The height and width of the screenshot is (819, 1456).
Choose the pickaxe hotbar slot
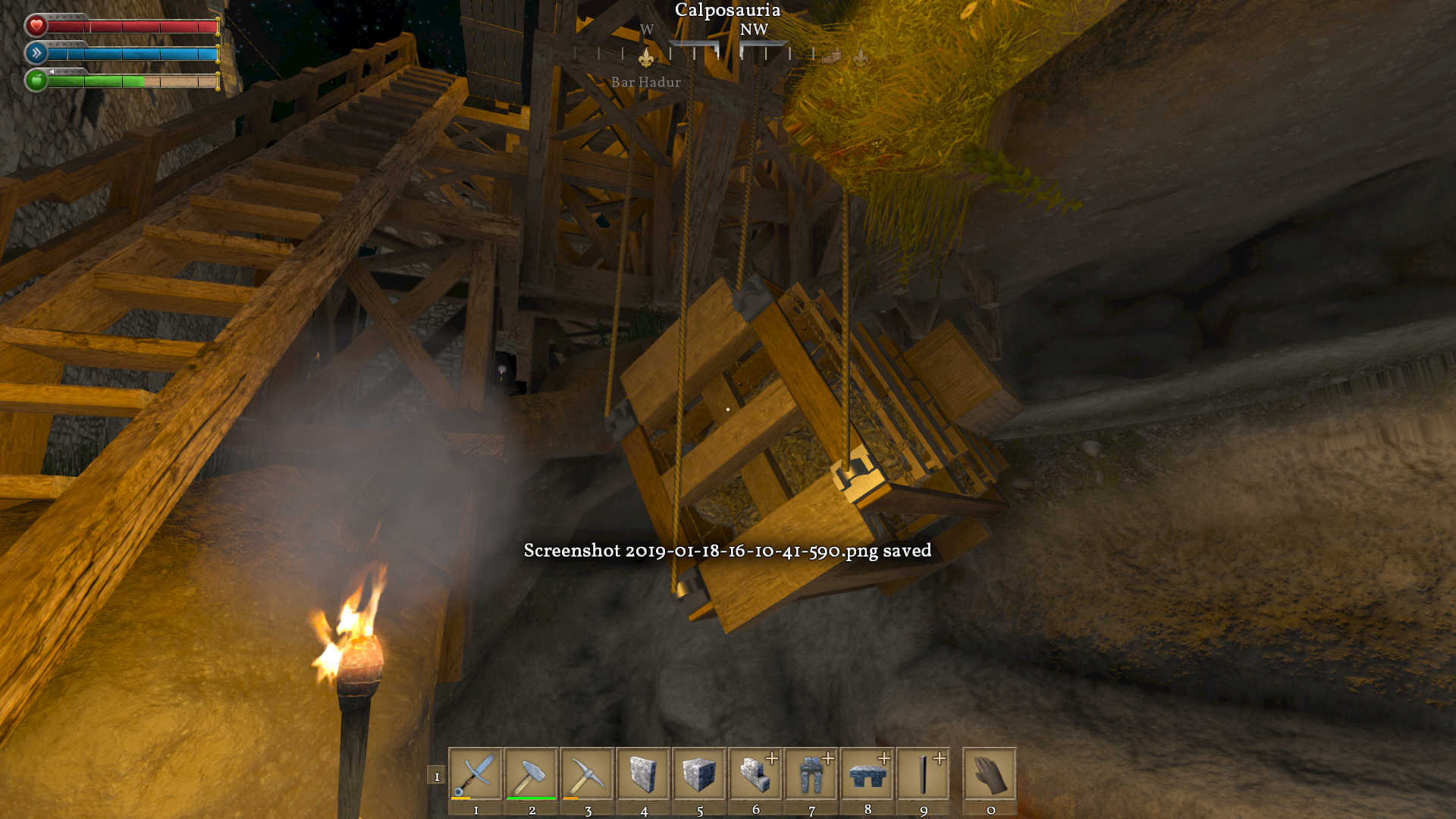588,774
